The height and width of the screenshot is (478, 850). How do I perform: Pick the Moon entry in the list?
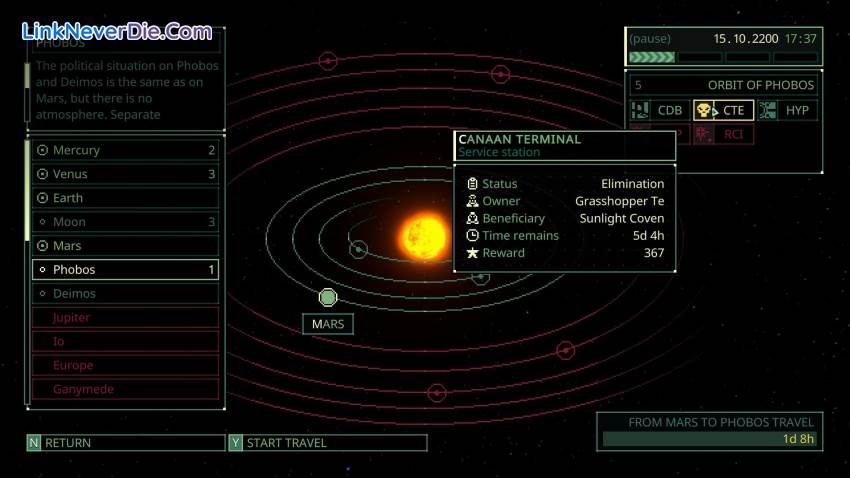tap(125, 222)
